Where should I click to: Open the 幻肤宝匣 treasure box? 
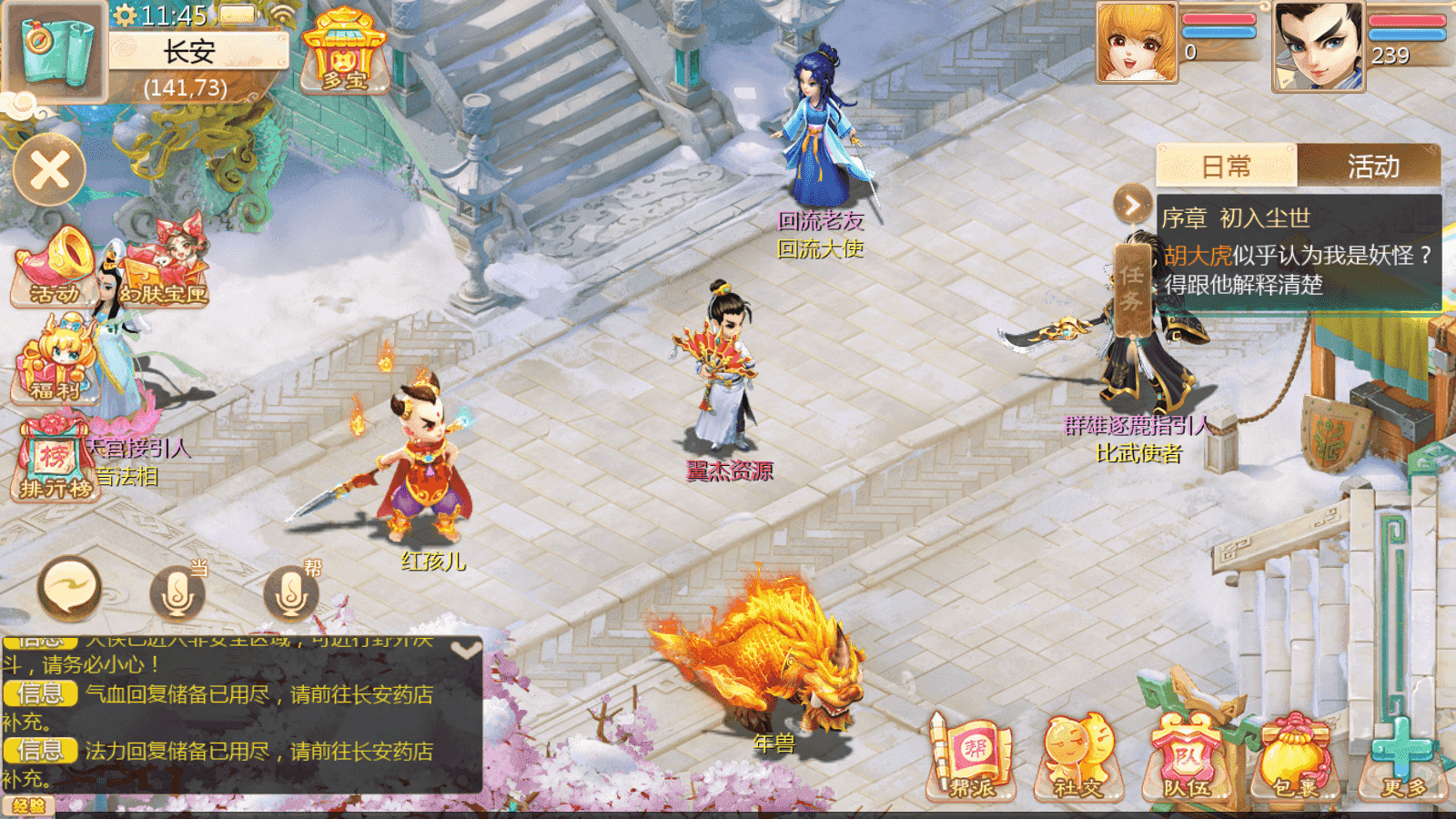tap(166, 266)
